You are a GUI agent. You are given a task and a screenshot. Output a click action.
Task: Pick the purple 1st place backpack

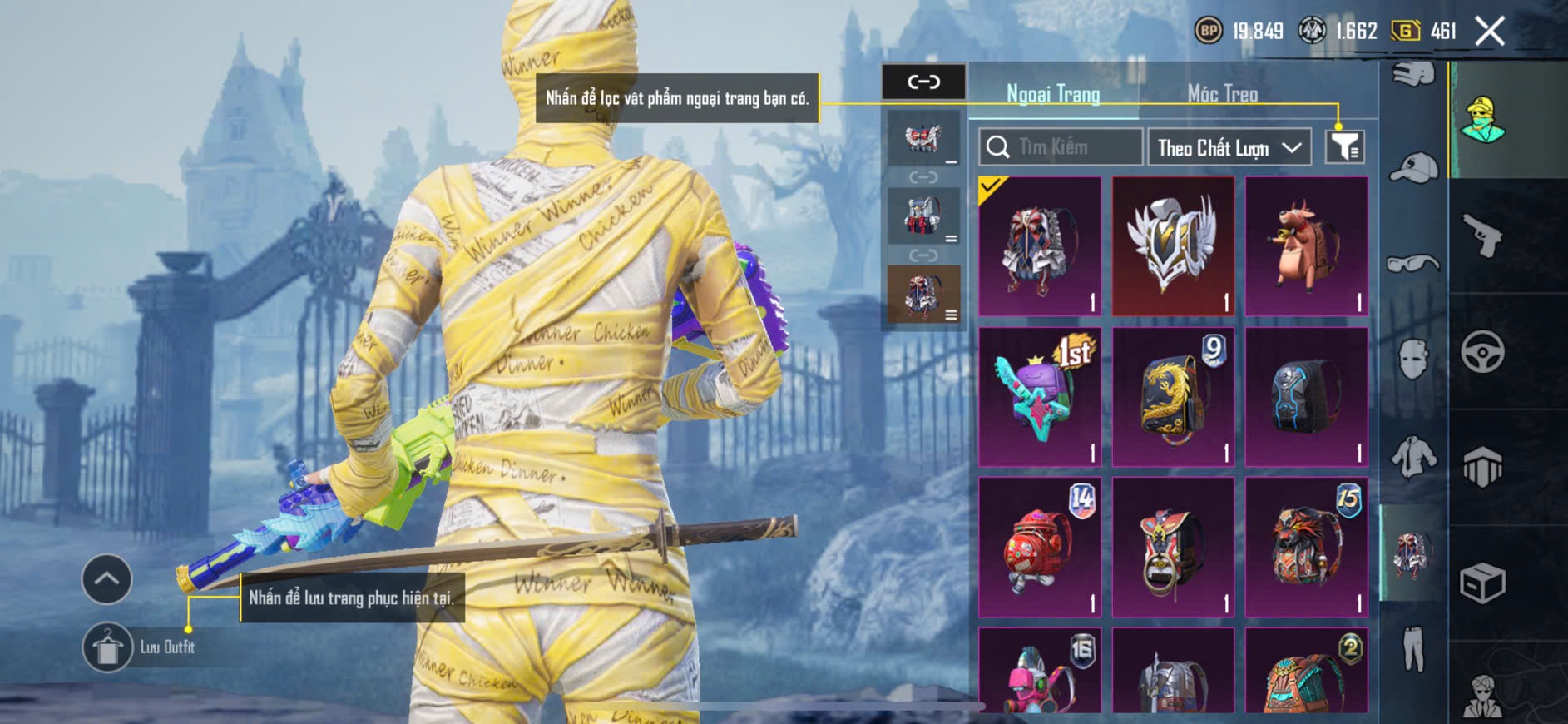(x=1040, y=396)
